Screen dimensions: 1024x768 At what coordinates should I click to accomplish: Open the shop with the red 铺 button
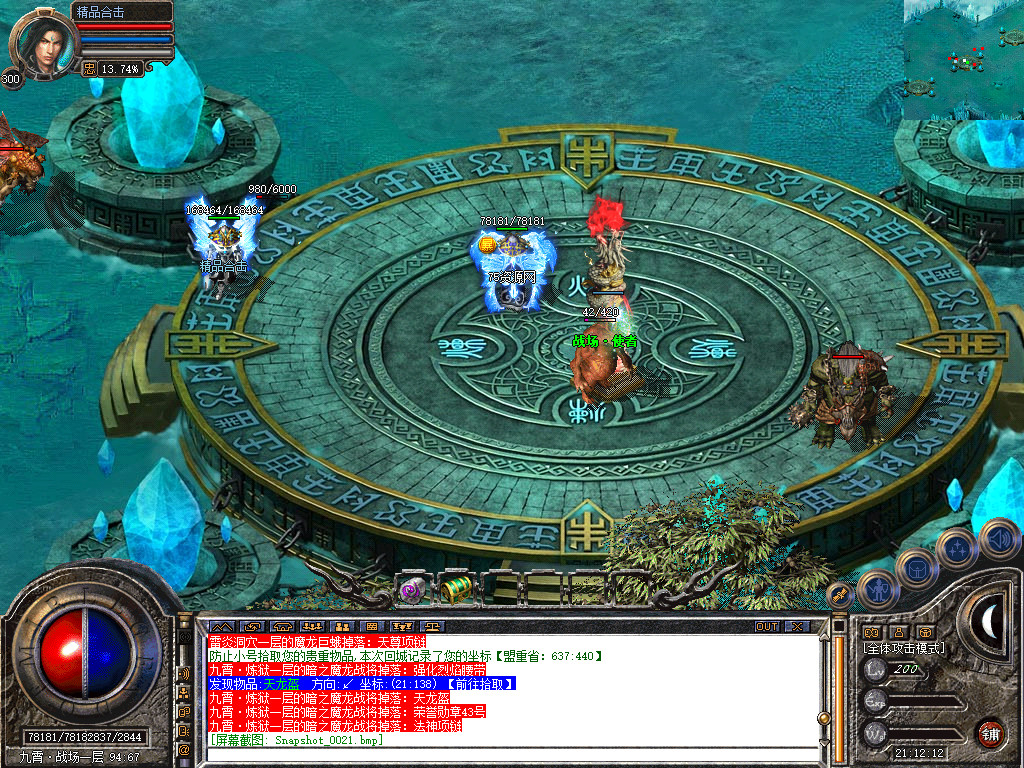[x=991, y=732]
